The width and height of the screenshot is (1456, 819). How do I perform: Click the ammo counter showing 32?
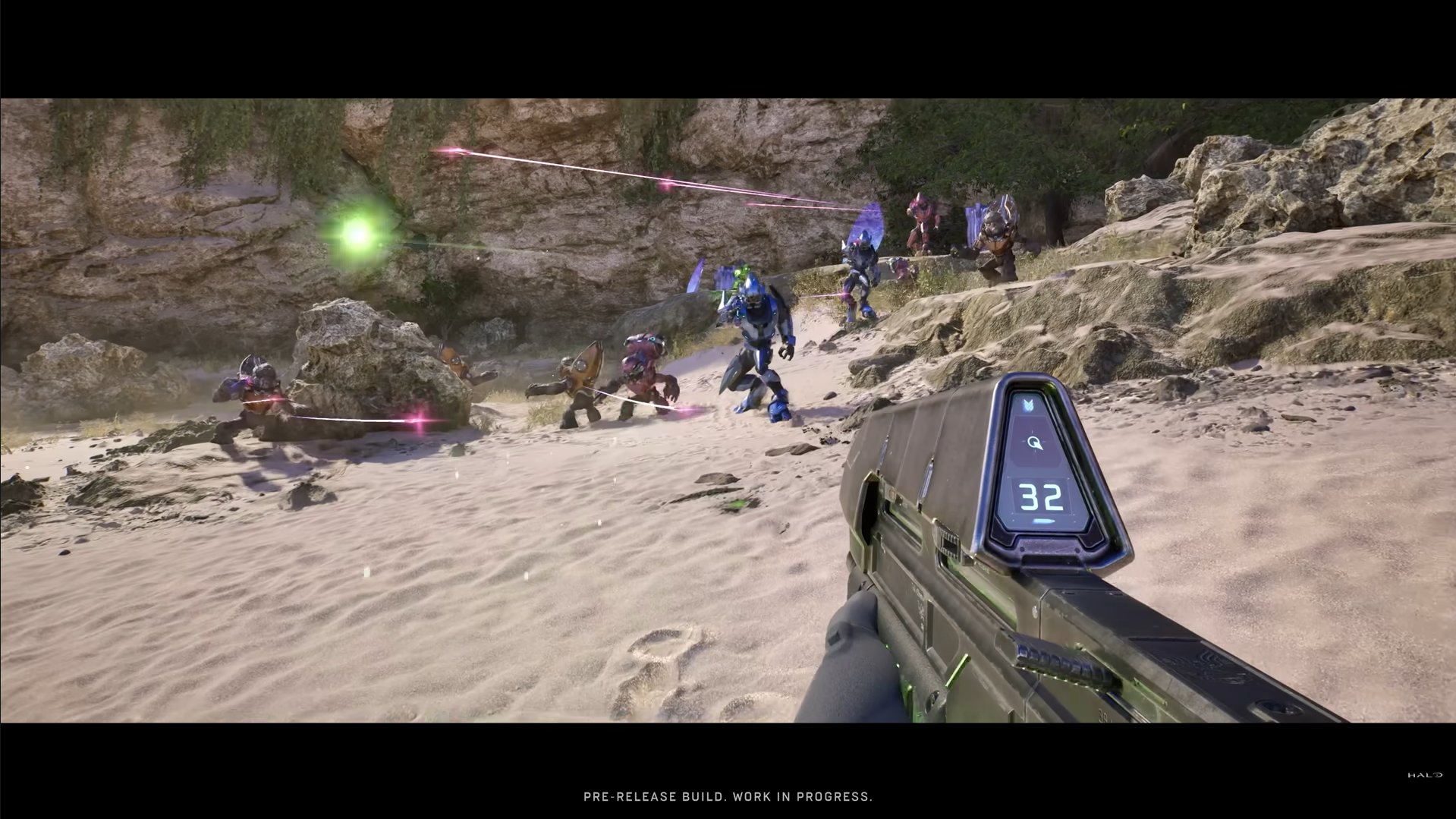coord(1040,497)
